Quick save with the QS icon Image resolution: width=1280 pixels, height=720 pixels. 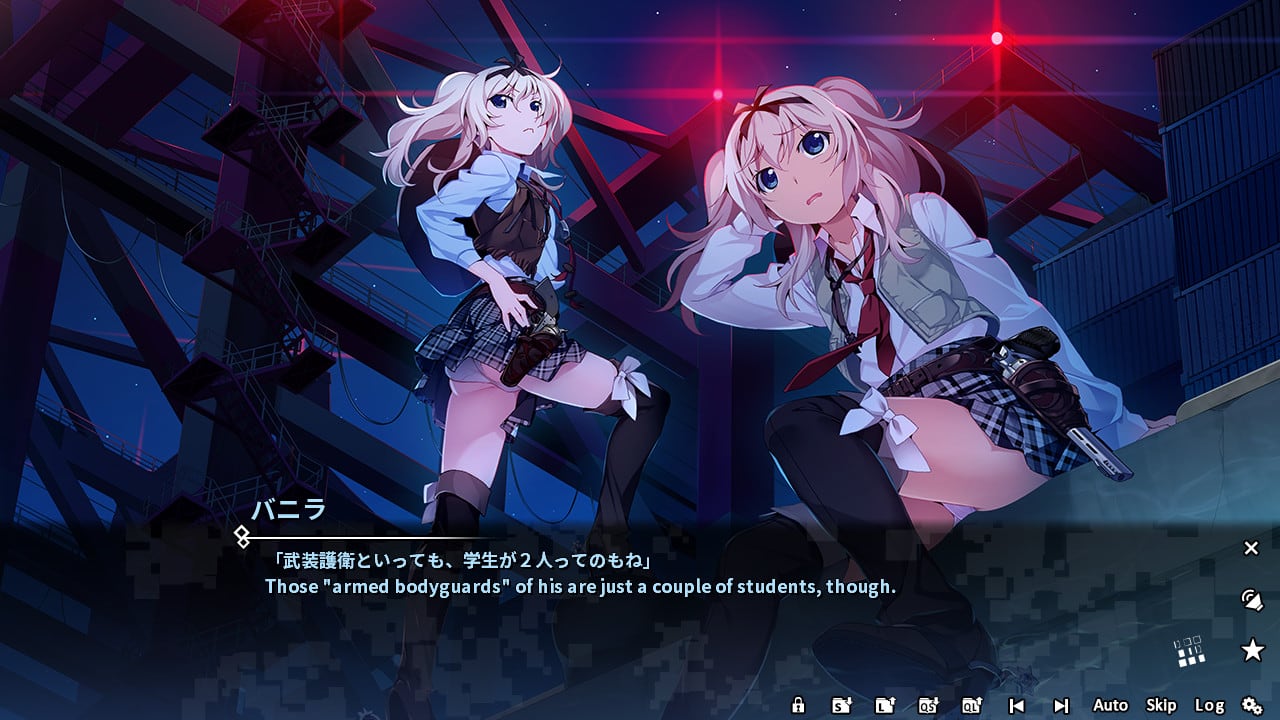[x=927, y=705]
